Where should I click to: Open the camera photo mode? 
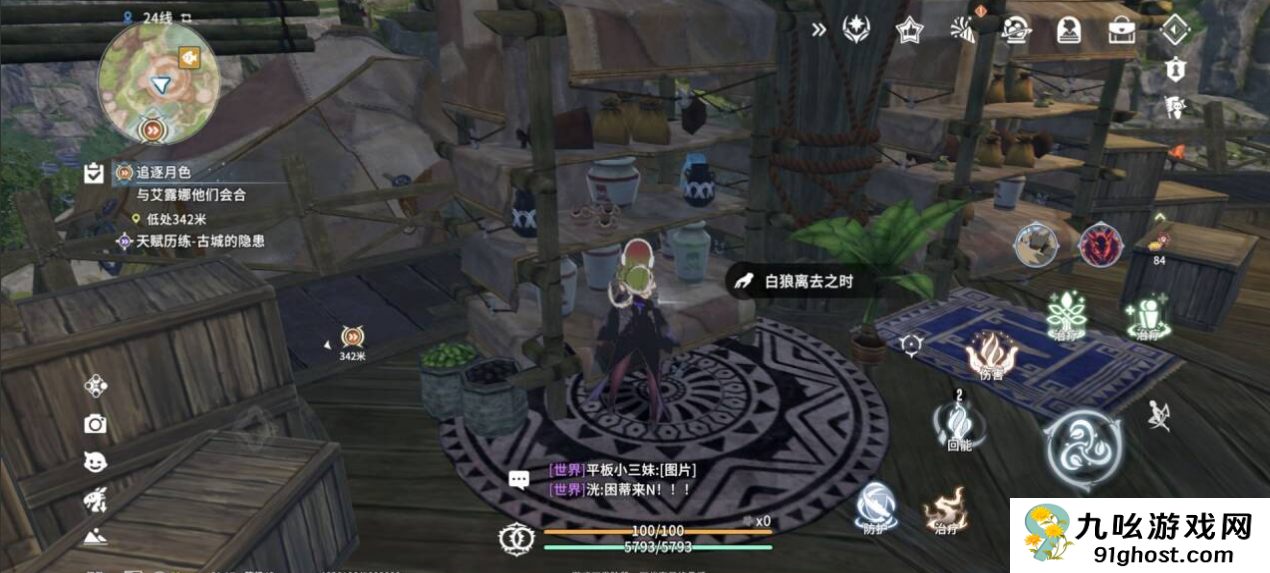coord(95,424)
